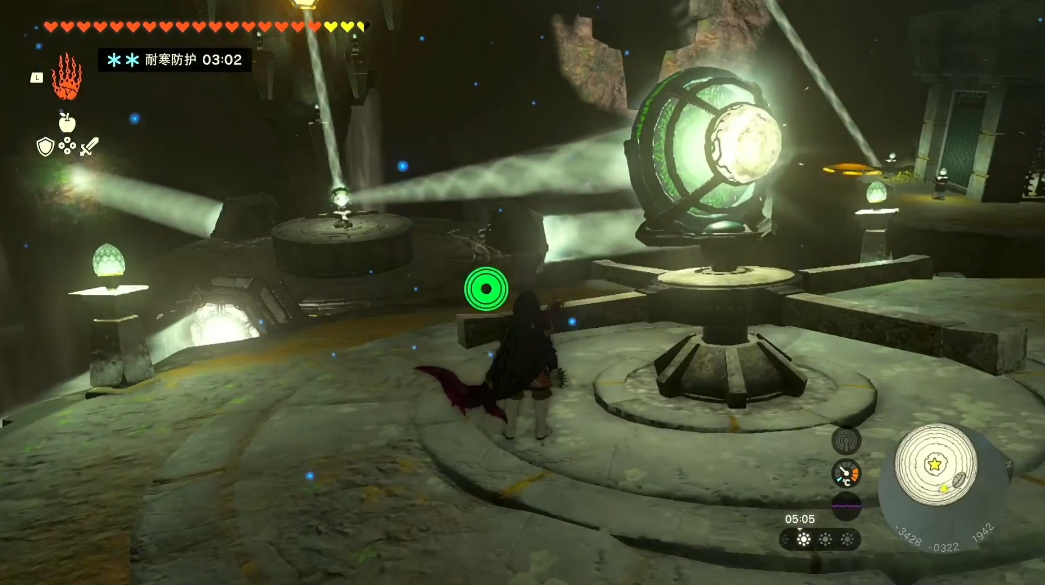Select the yellow star marker on minimap
Screen dimensions: 1045x585
click(935, 464)
